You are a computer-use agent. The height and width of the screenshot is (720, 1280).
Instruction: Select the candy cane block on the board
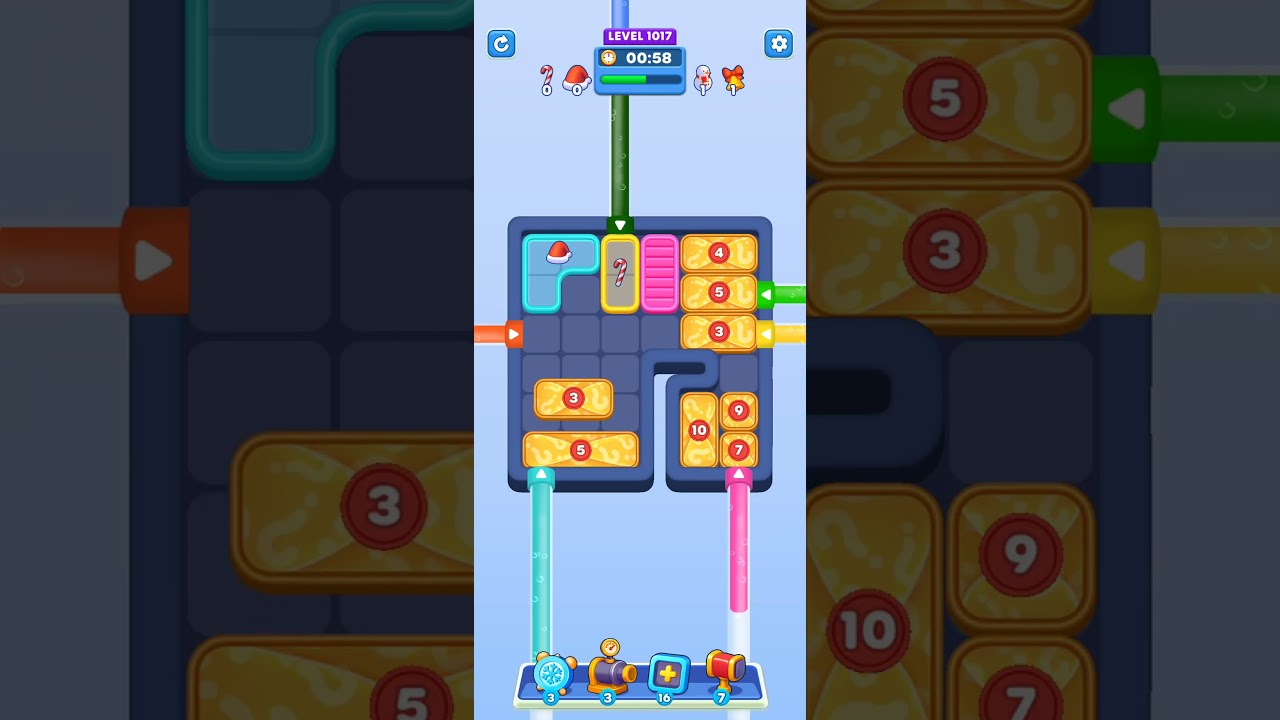click(x=620, y=272)
